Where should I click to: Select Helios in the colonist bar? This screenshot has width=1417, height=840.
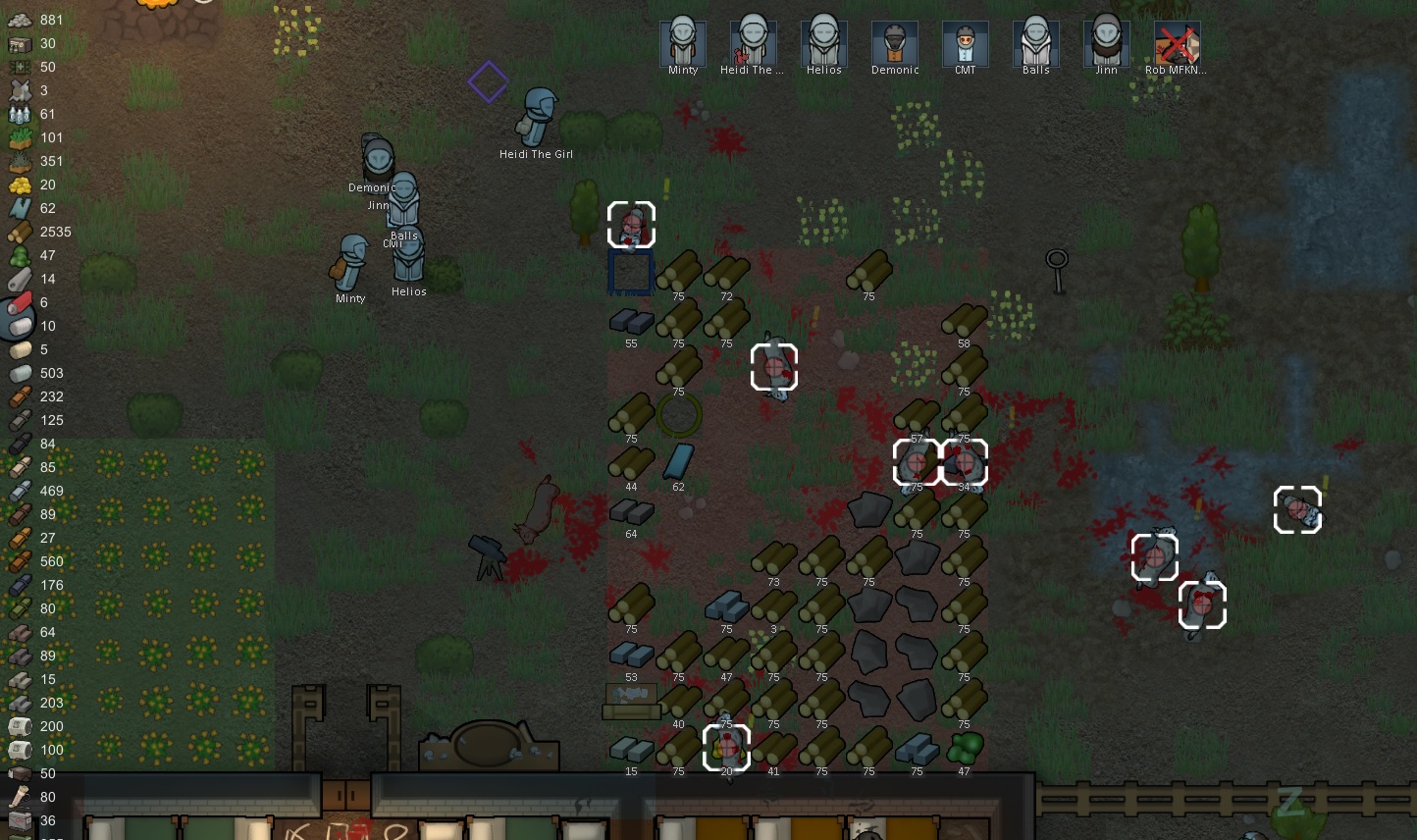tap(823, 41)
